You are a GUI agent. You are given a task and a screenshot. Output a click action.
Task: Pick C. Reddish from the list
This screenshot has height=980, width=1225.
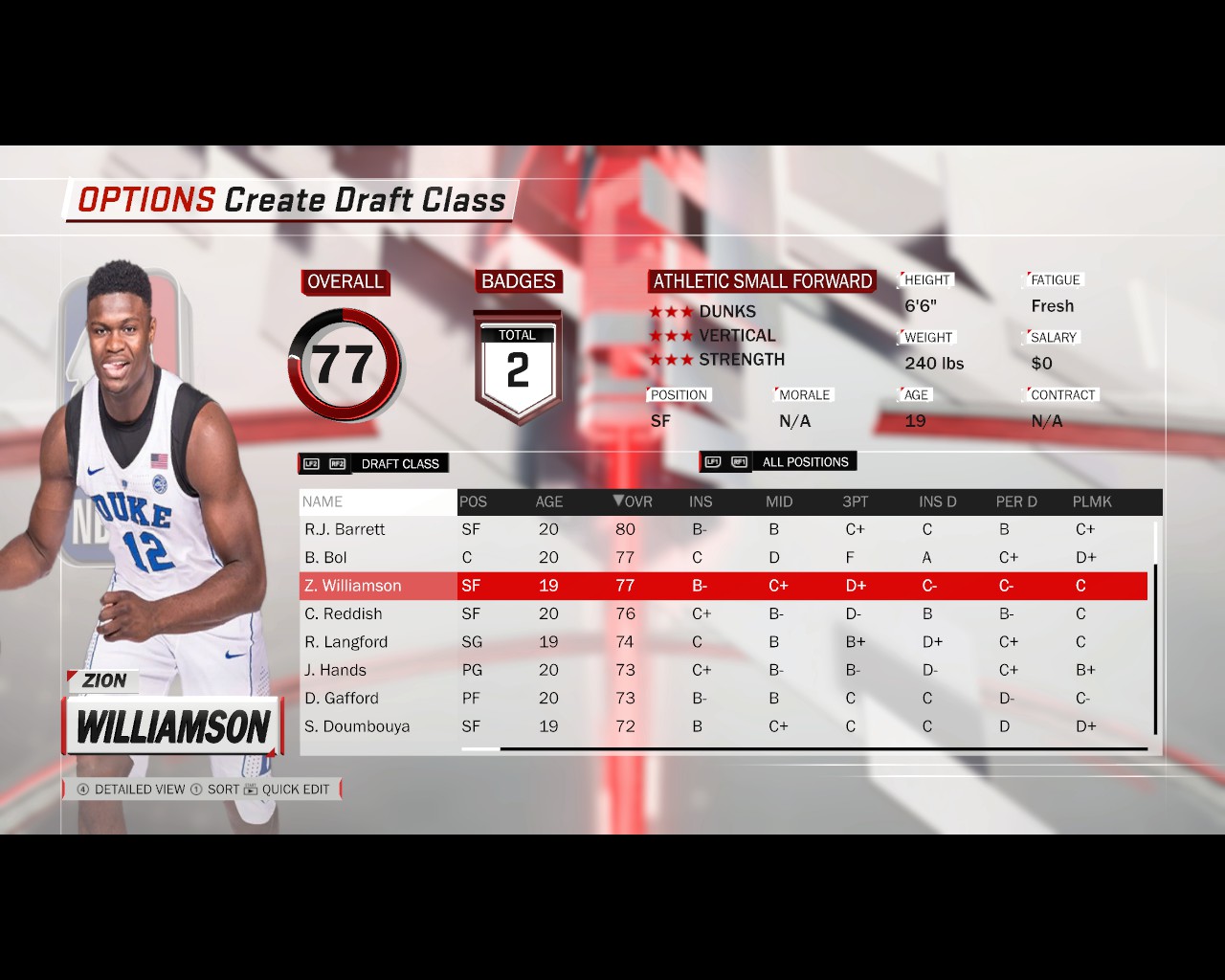[x=343, y=613]
